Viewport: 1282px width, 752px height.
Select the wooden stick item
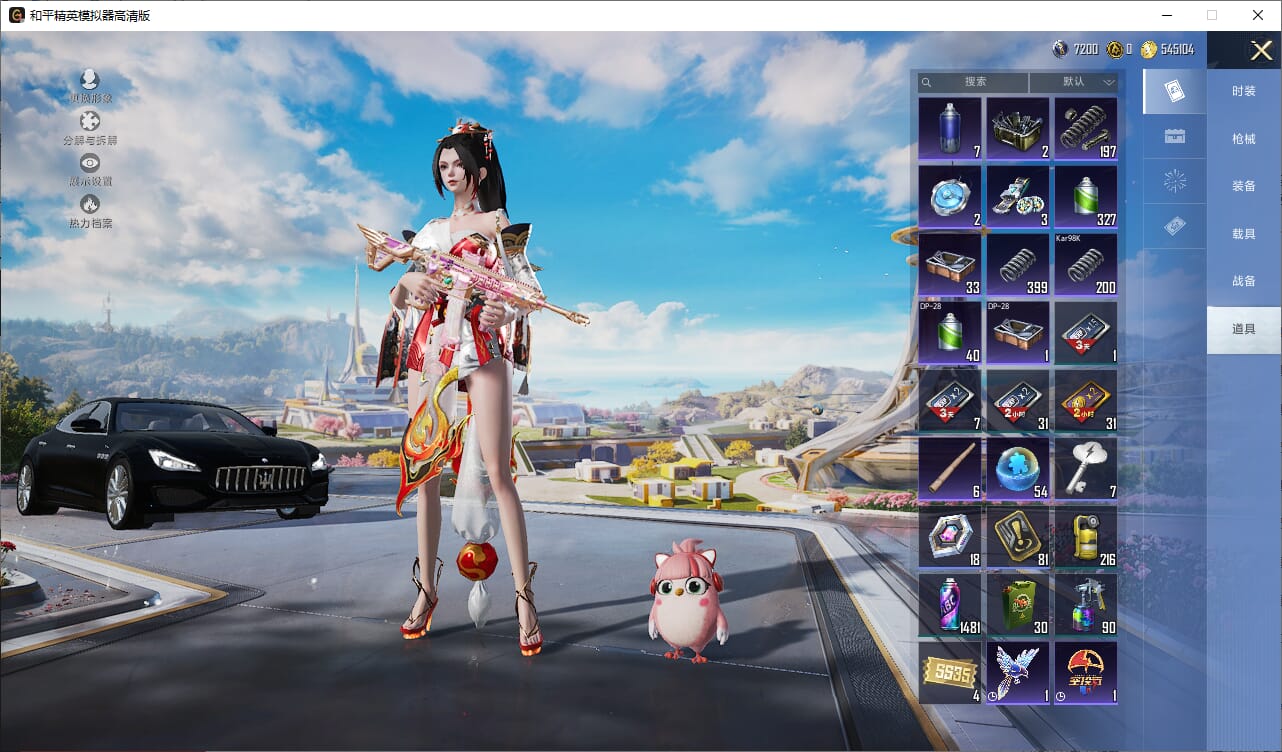pyautogui.click(x=950, y=468)
